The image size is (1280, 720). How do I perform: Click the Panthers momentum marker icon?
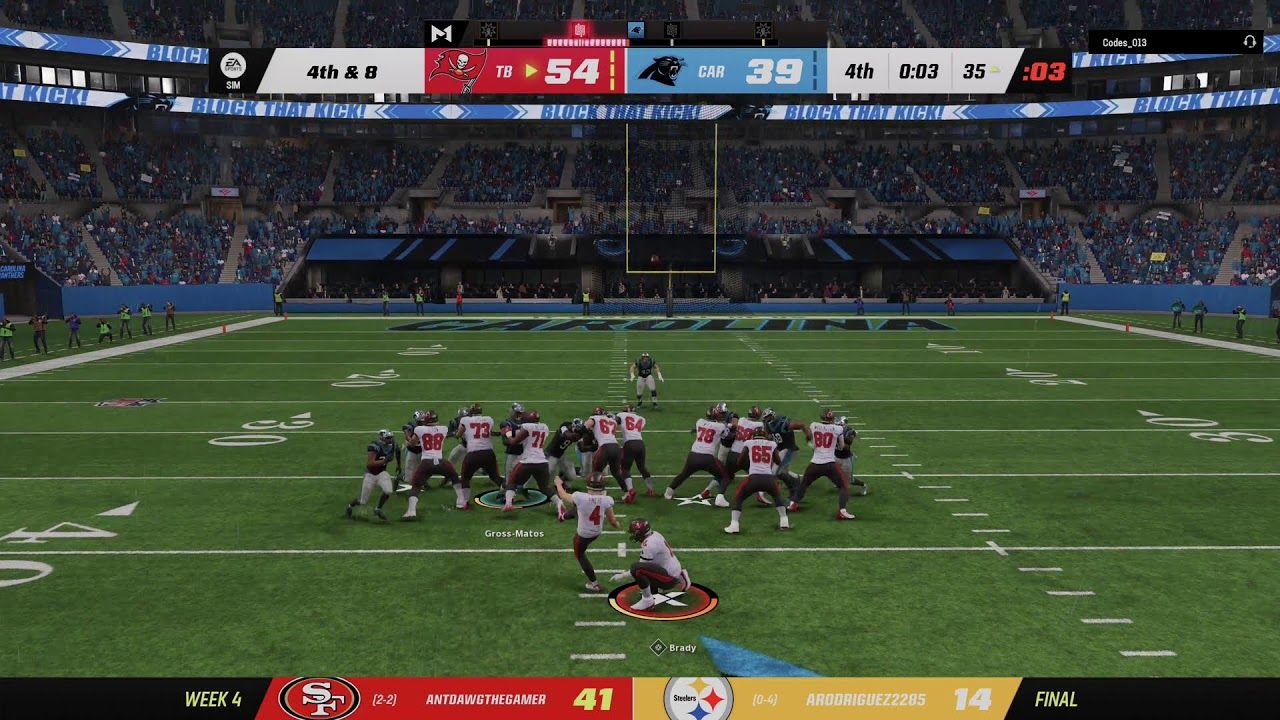636,31
